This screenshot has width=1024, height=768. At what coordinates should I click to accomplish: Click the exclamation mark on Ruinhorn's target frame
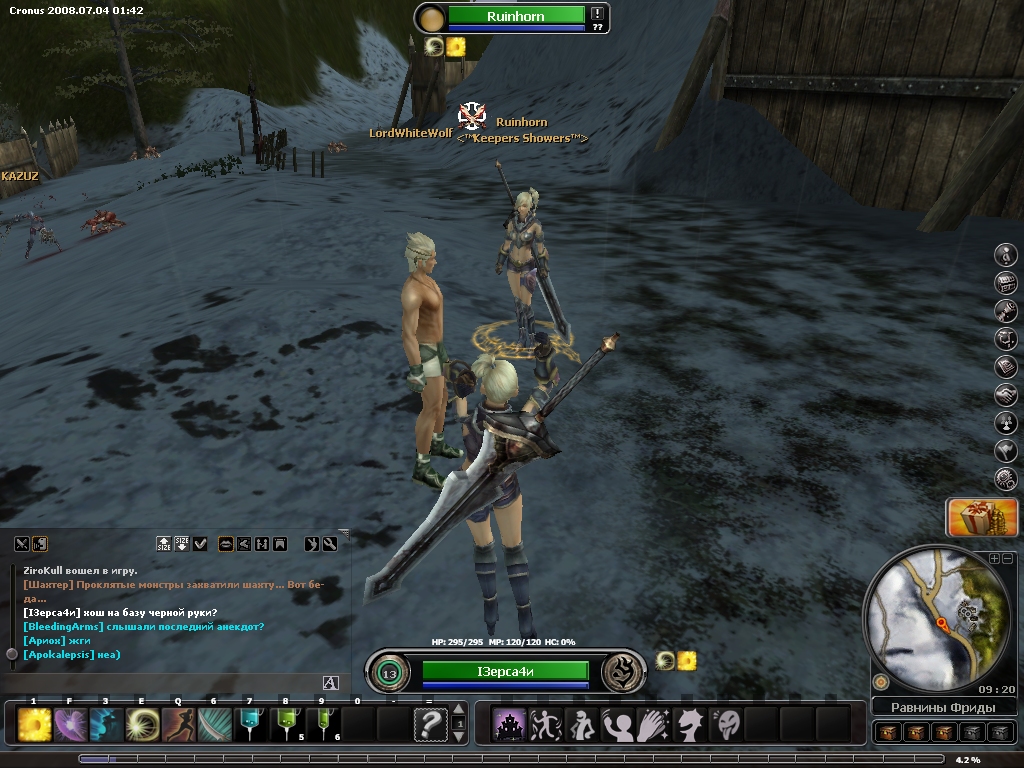click(597, 14)
